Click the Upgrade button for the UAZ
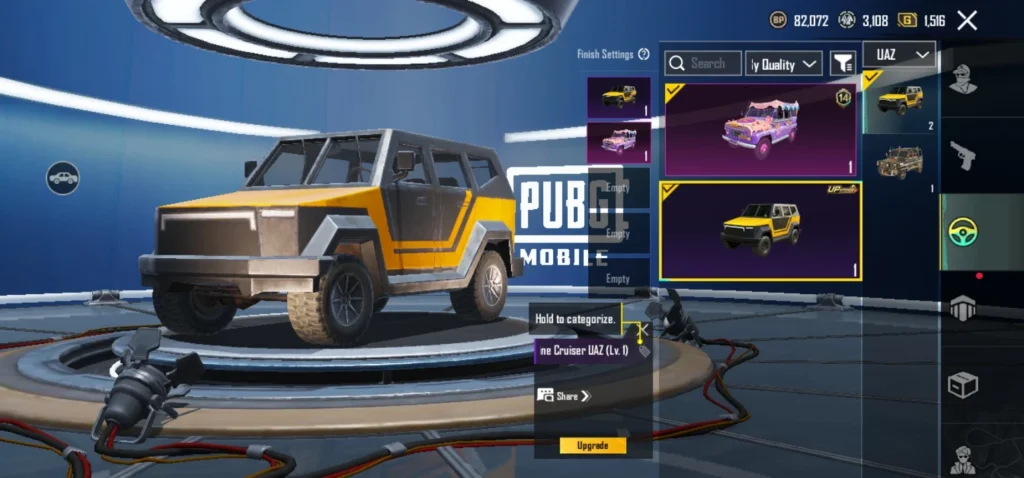Screen dimensions: 1024x478 tap(592, 445)
